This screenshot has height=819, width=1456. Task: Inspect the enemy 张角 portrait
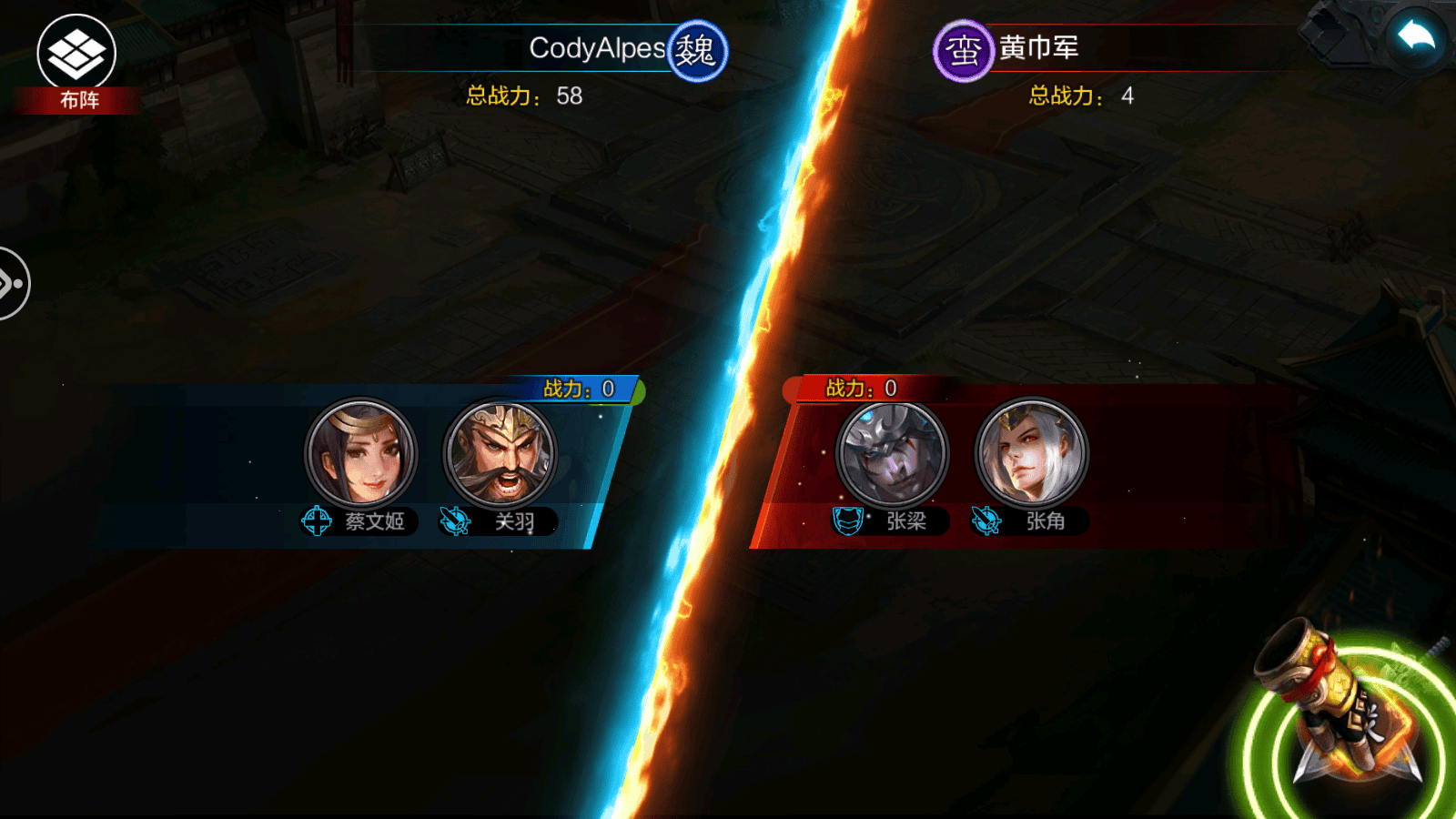click(1031, 452)
